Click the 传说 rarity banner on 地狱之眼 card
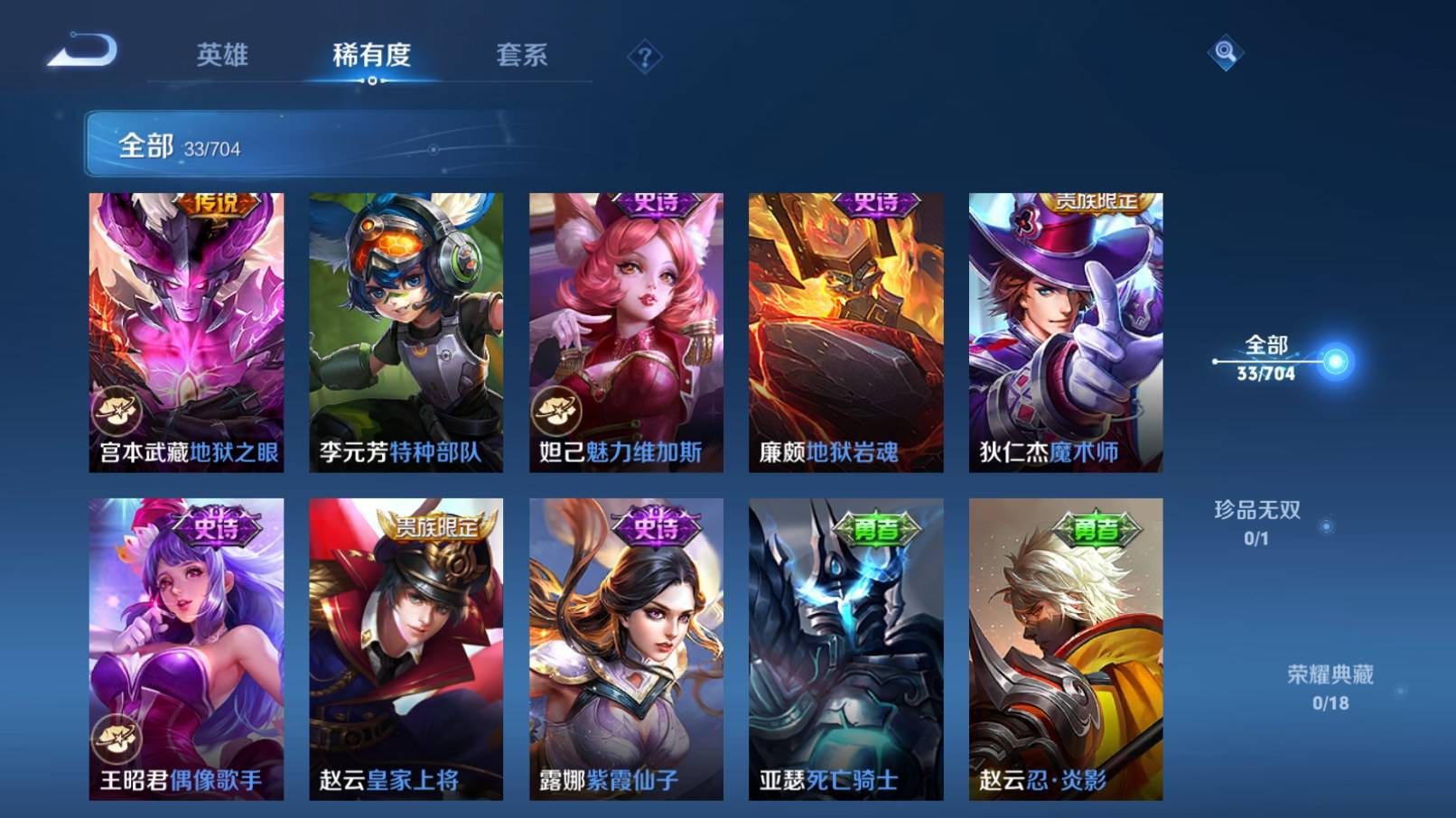Screen dimensions: 1456x818 (217, 202)
